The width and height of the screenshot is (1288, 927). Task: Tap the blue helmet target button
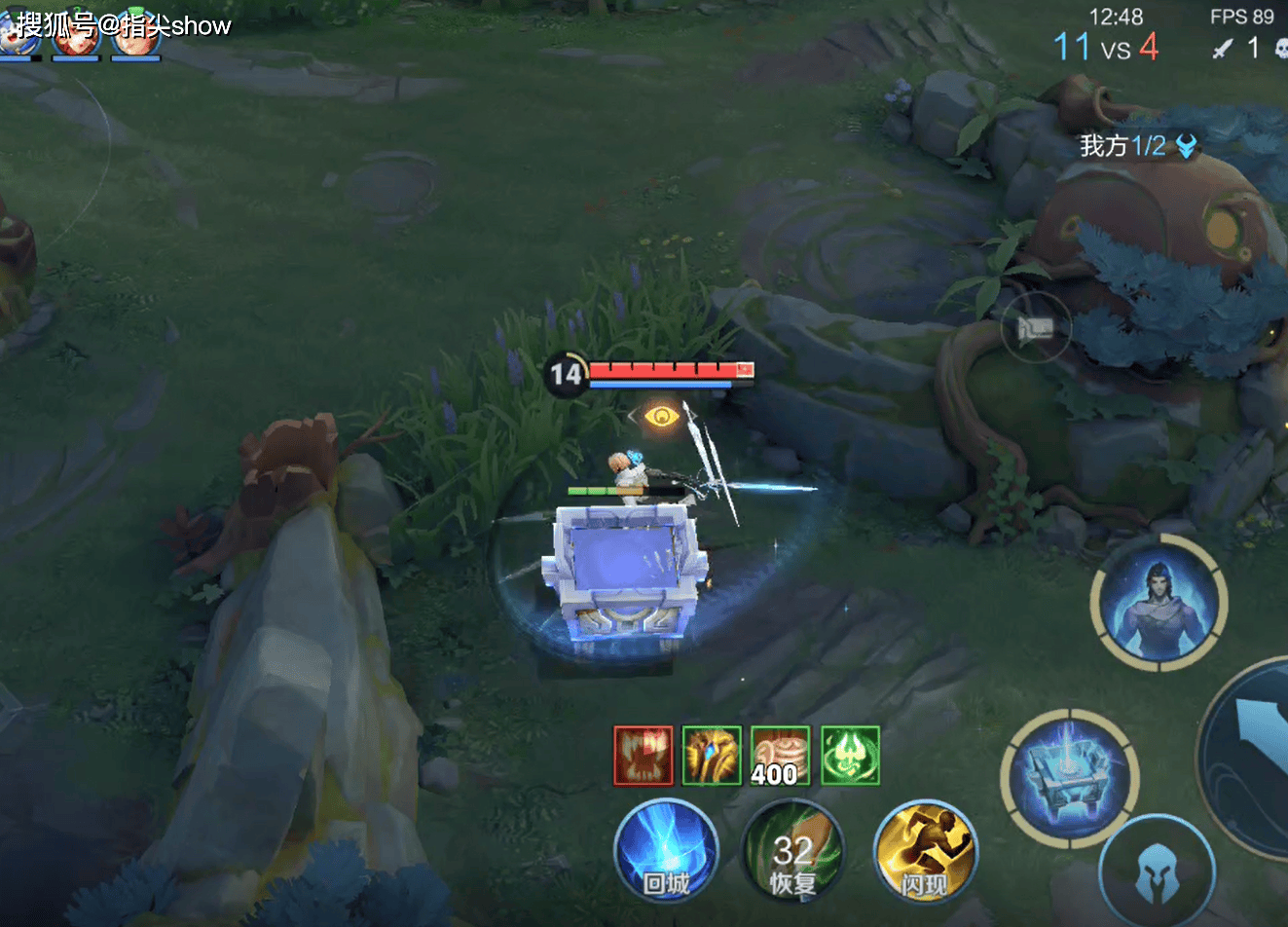click(x=1158, y=871)
